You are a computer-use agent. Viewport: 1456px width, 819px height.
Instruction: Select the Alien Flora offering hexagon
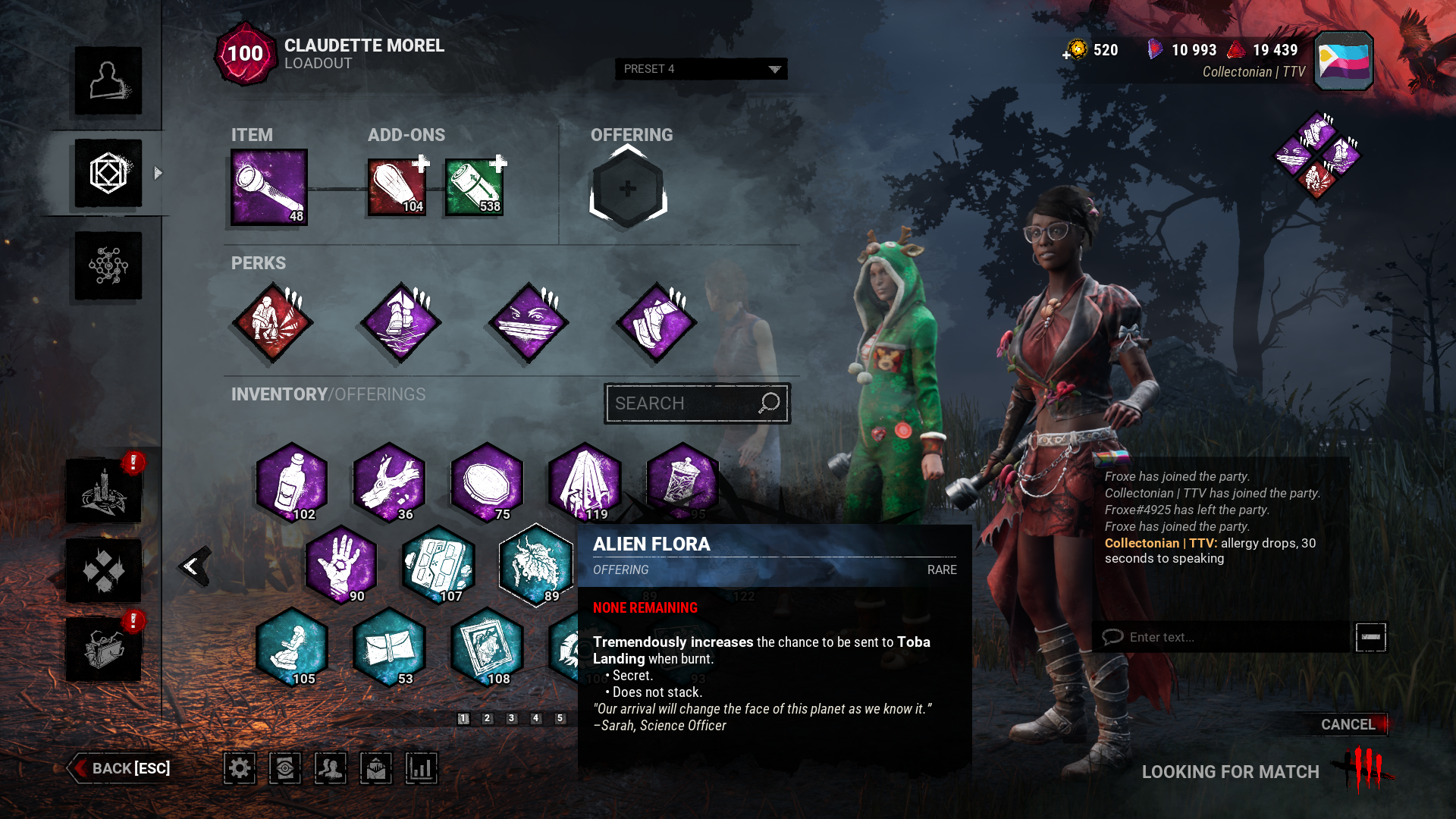click(x=535, y=564)
